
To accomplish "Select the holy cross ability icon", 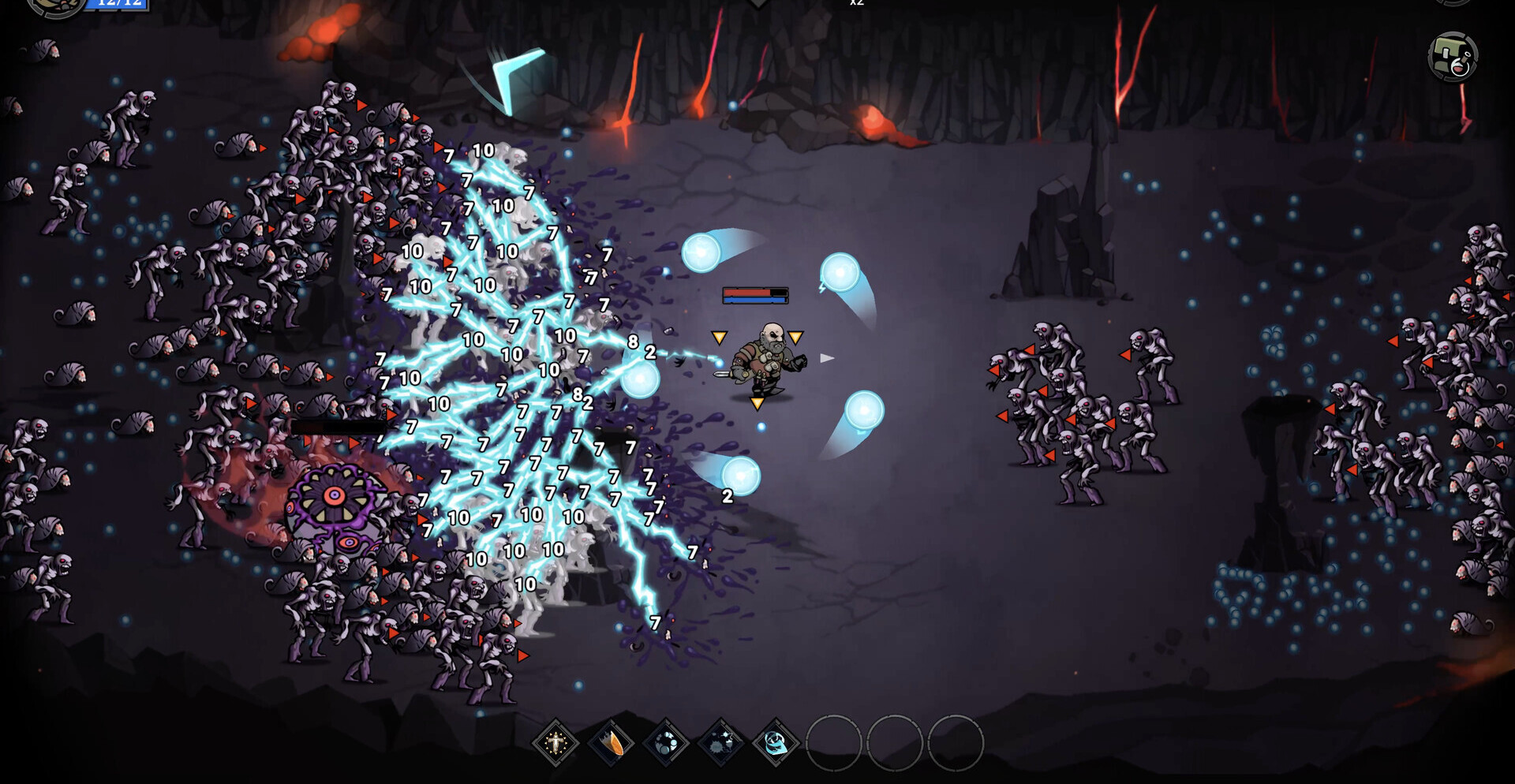I will 555,742.
